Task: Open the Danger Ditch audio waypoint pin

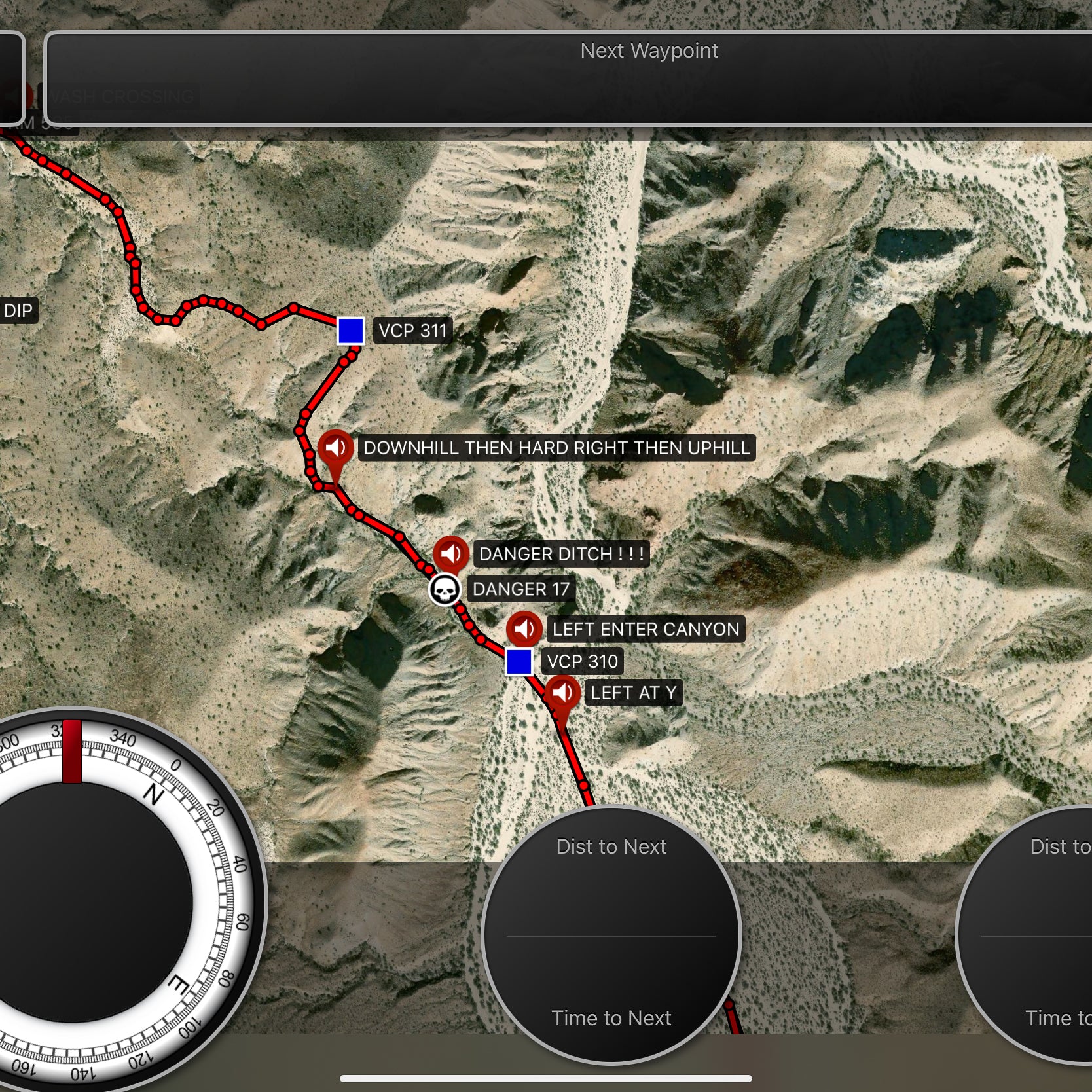Action: (x=450, y=554)
